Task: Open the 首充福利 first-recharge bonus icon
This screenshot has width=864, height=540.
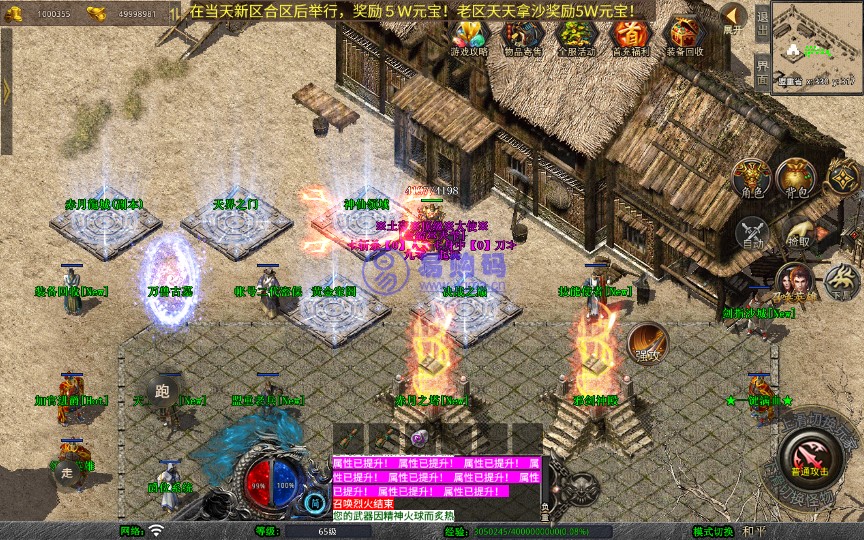Action: tap(629, 36)
